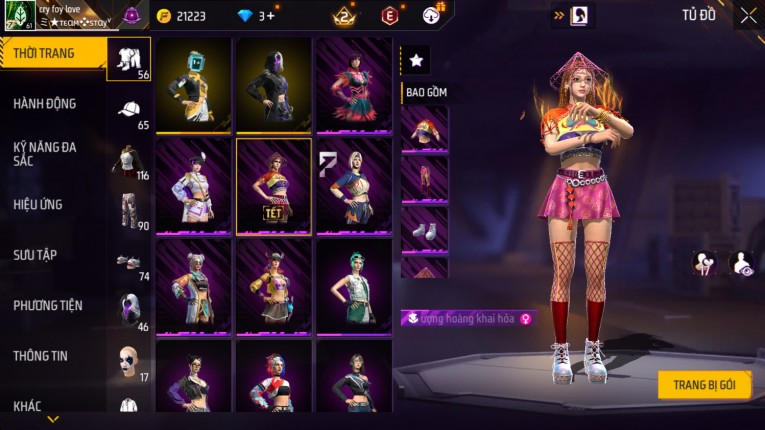Select the orange top item in BAO GỒM
Screen dimensions: 765x430
[x=425, y=129]
